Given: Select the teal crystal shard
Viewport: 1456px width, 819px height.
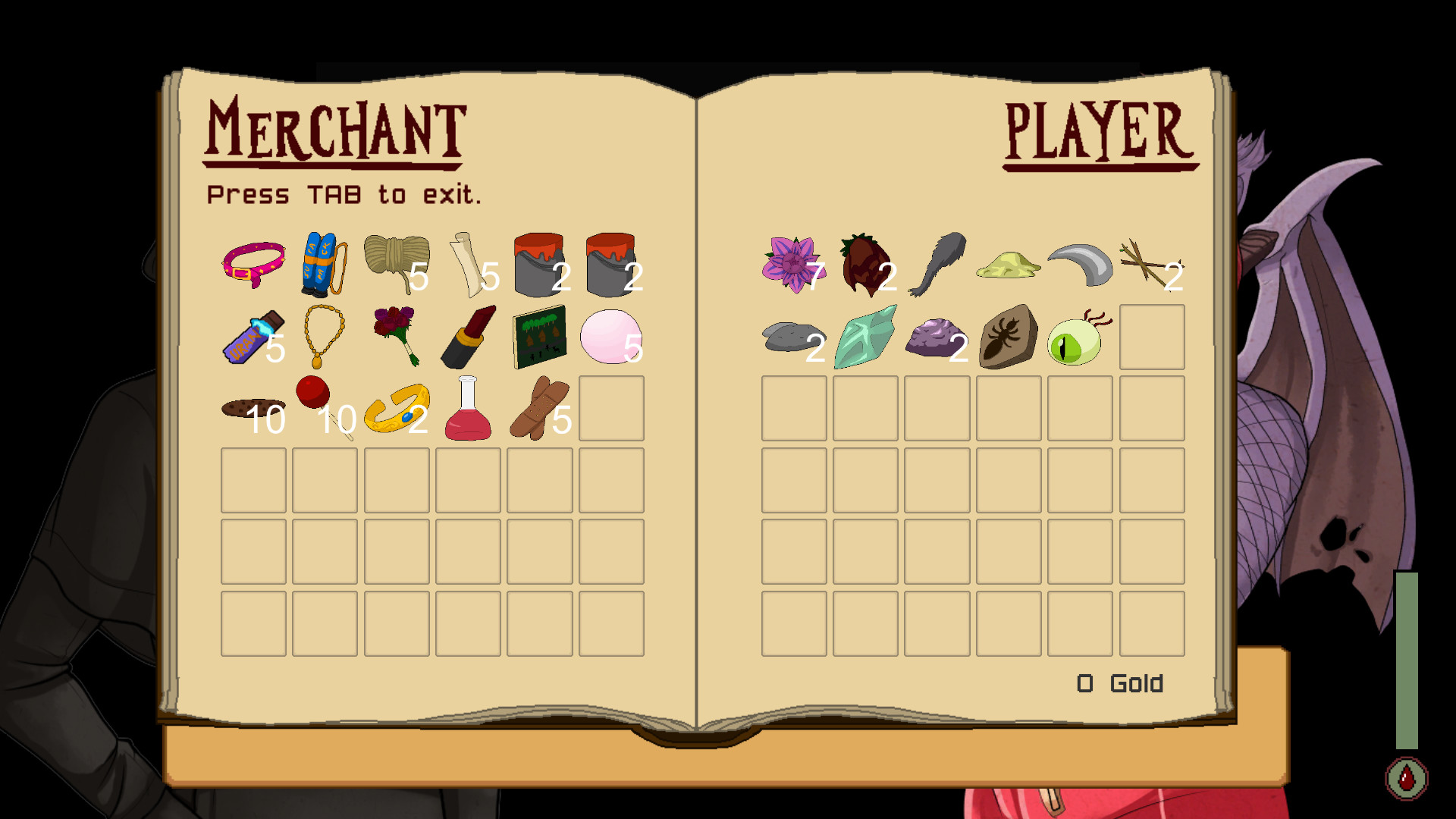Looking at the screenshot, I should 866,335.
